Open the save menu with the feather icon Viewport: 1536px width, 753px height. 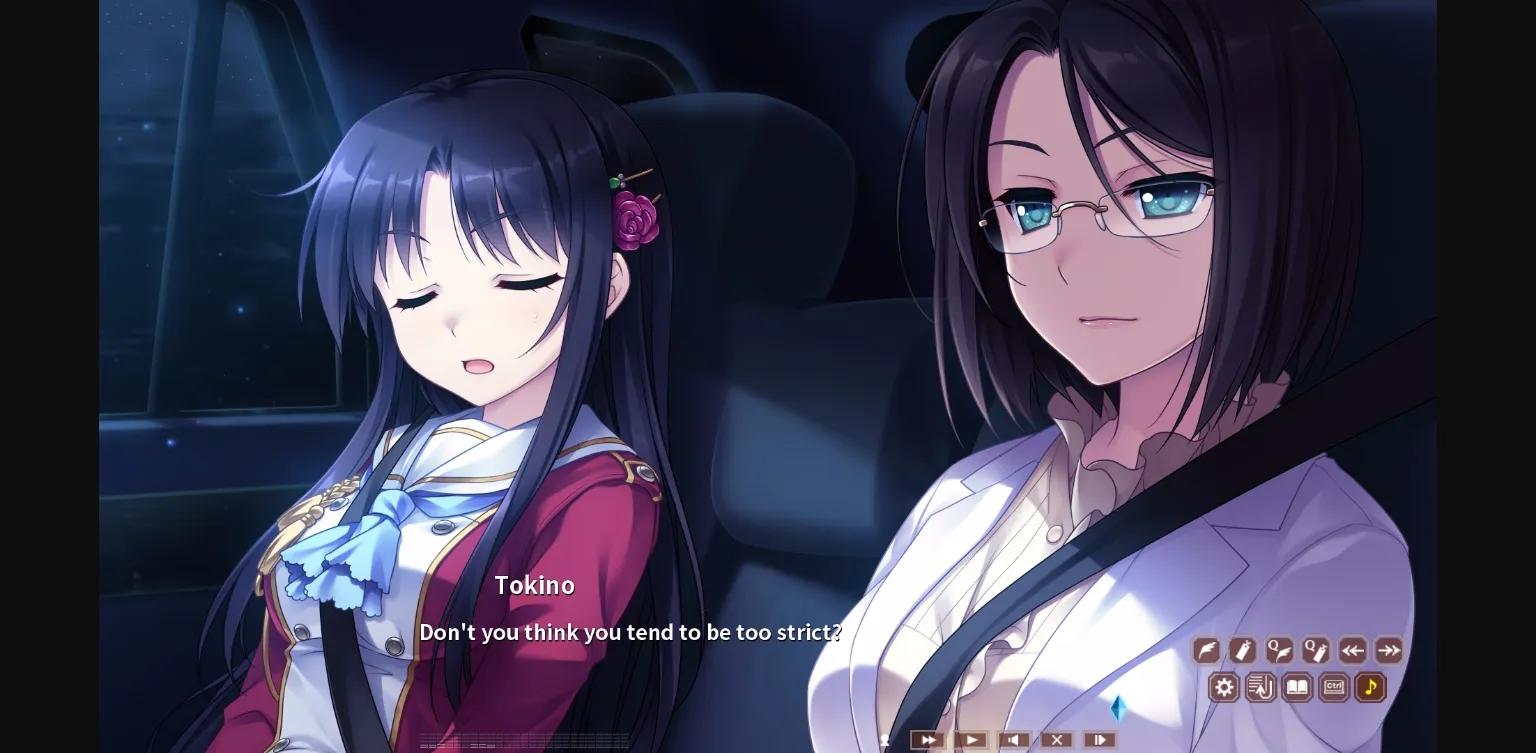coord(1206,650)
